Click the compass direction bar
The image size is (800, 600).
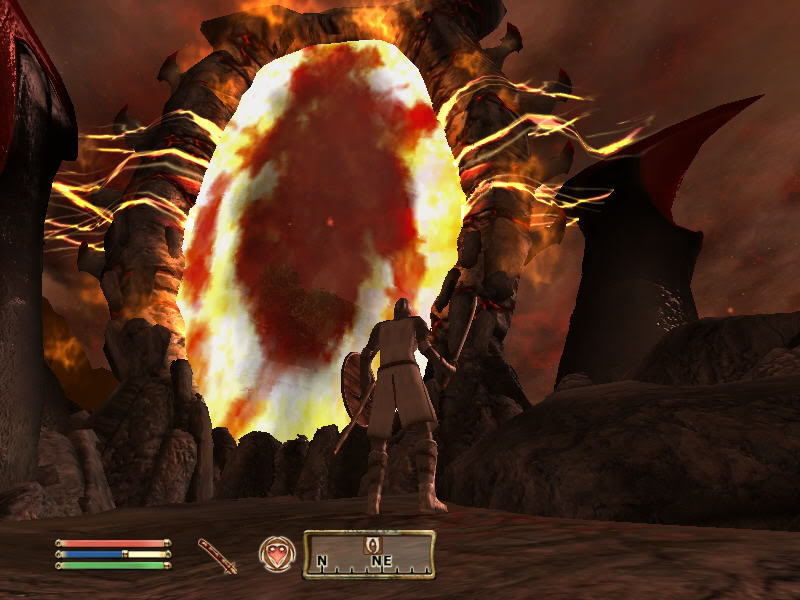pos(369,555)
